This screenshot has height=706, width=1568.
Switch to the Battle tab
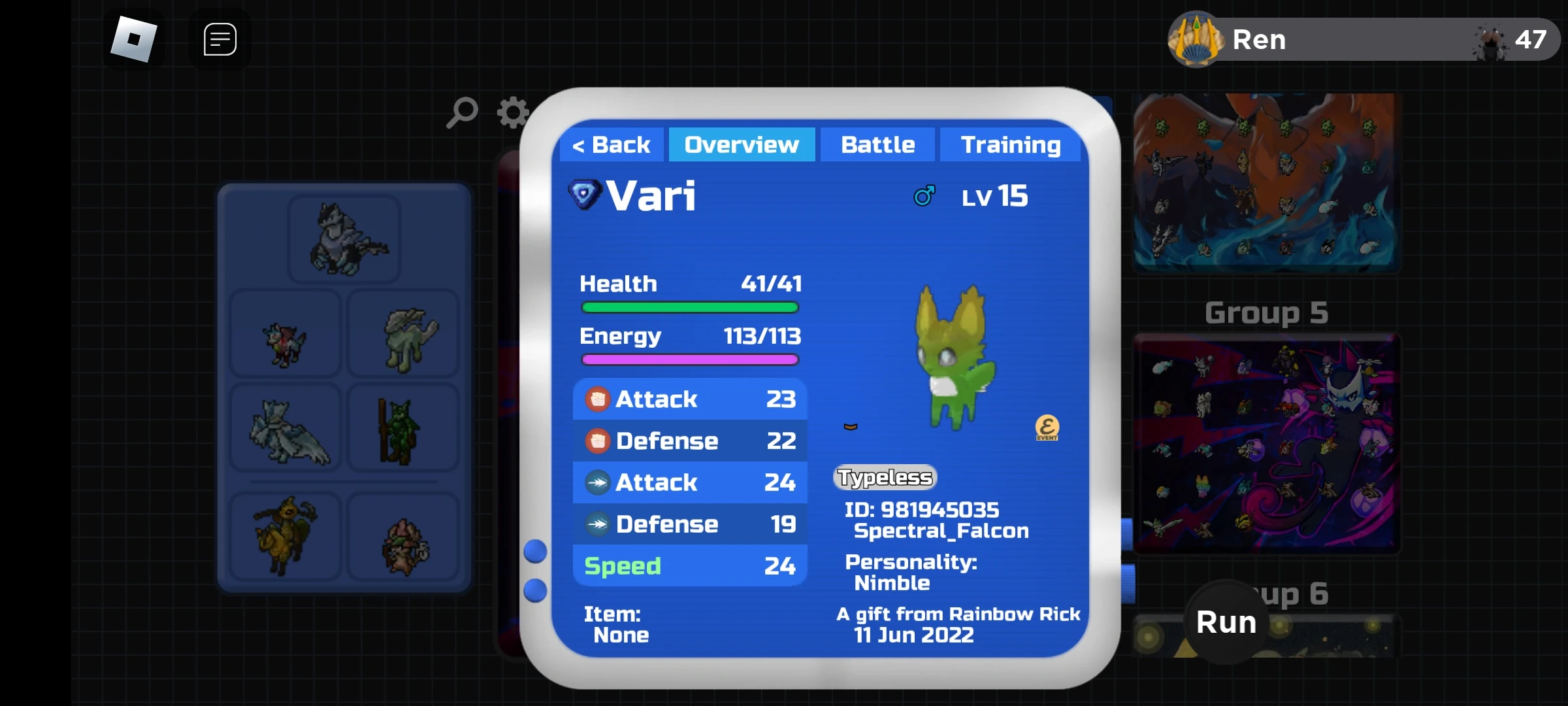(x=877, y=144)
